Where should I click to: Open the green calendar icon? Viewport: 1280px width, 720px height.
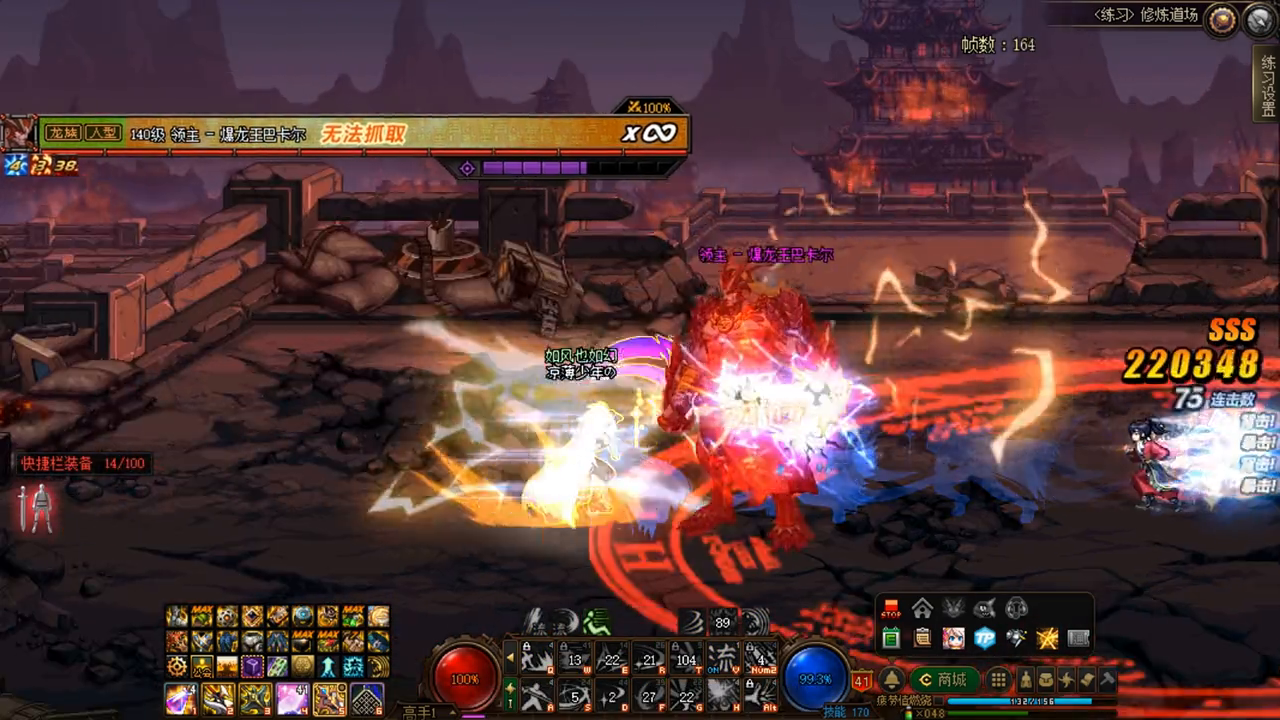coord(891,638)
